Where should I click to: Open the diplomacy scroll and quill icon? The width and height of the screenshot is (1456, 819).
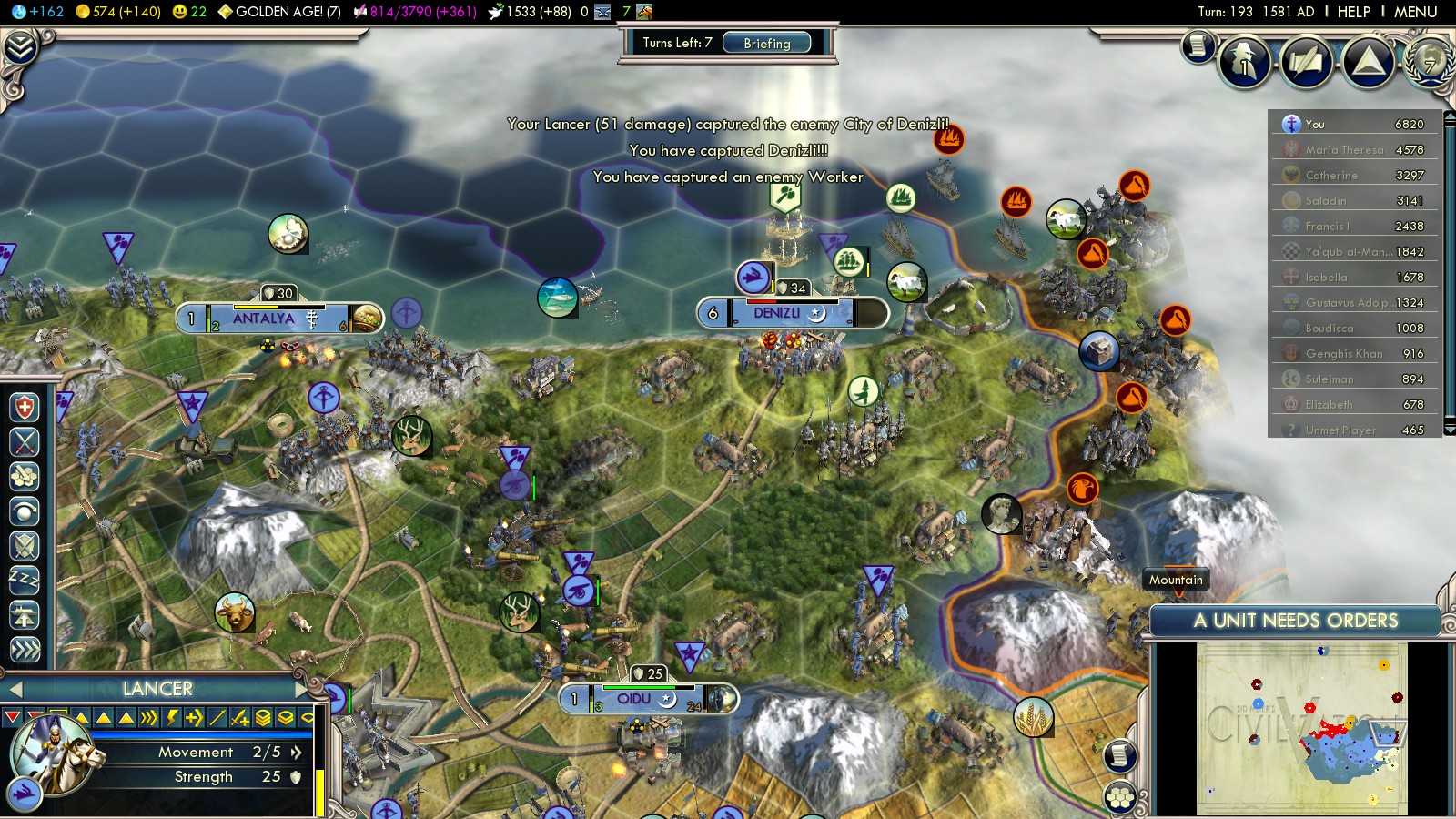pos(1306,62)
